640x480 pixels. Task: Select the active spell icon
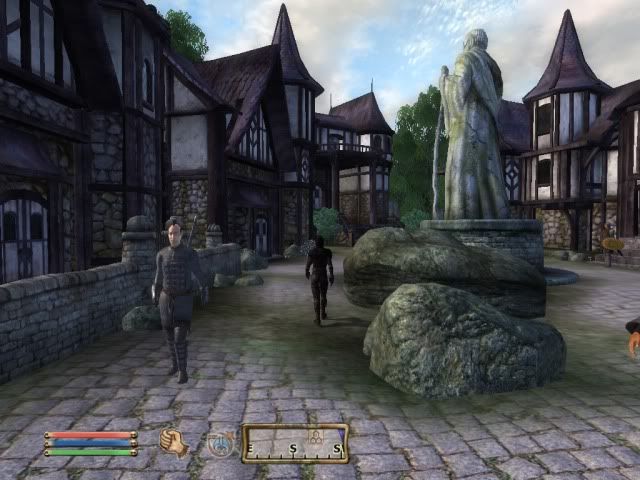(x=220, y=443)
